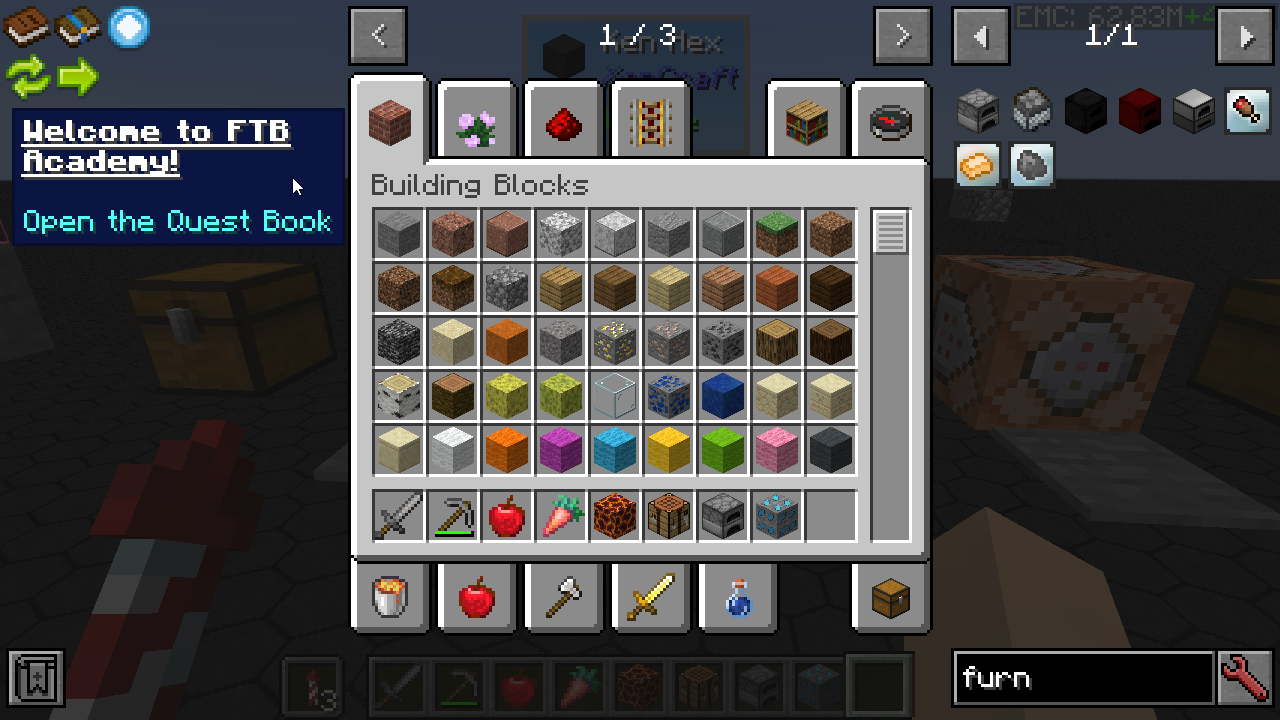This screenshot has height=720, width=1280.
Task: Click the bookmark button in corner
Action: pyautogui.click(x=36, y=679)
